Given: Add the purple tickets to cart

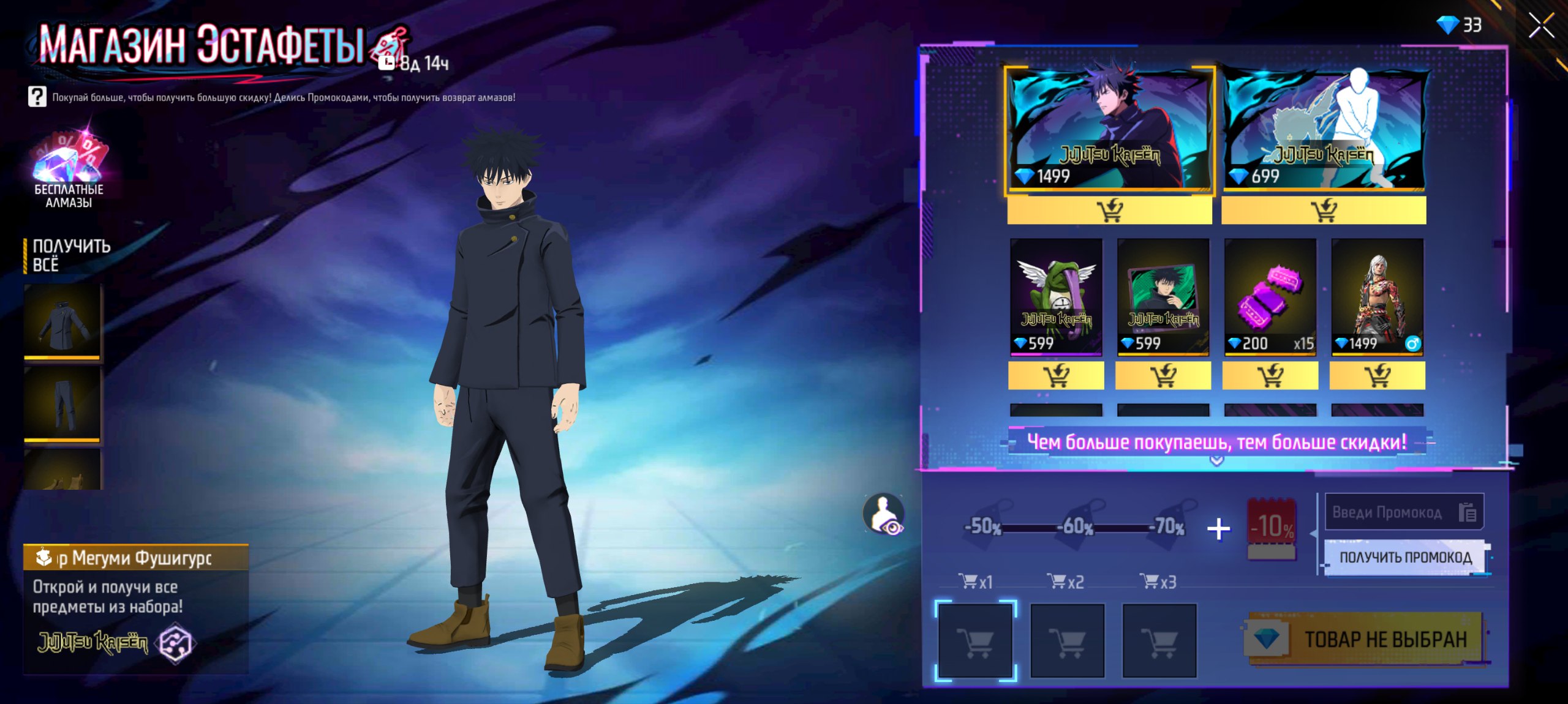Looking at the screenshot, I should 1270,375.
